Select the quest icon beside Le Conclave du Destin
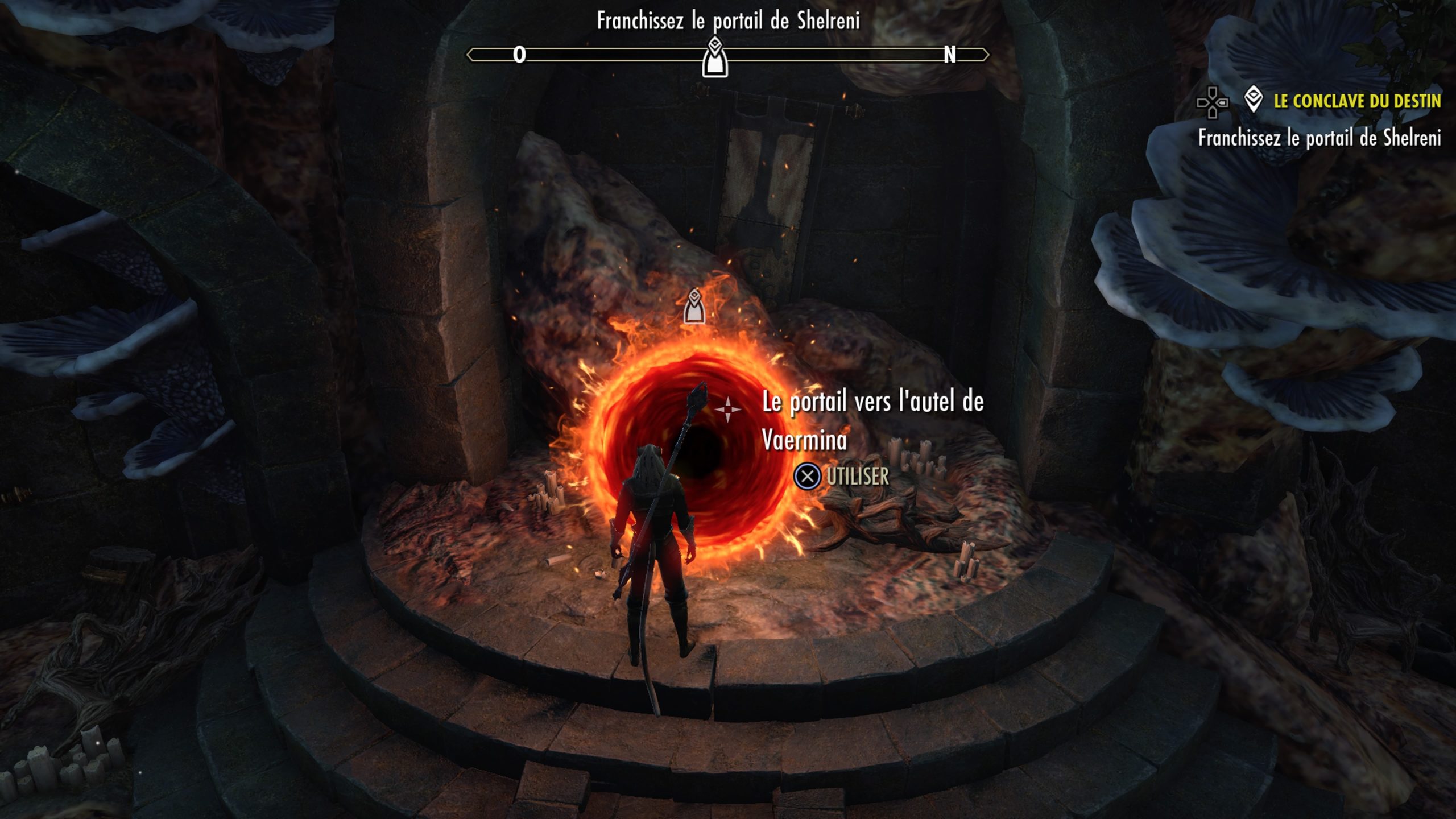This screenshot has width=1456, height=819. [x=1254, y=100]
